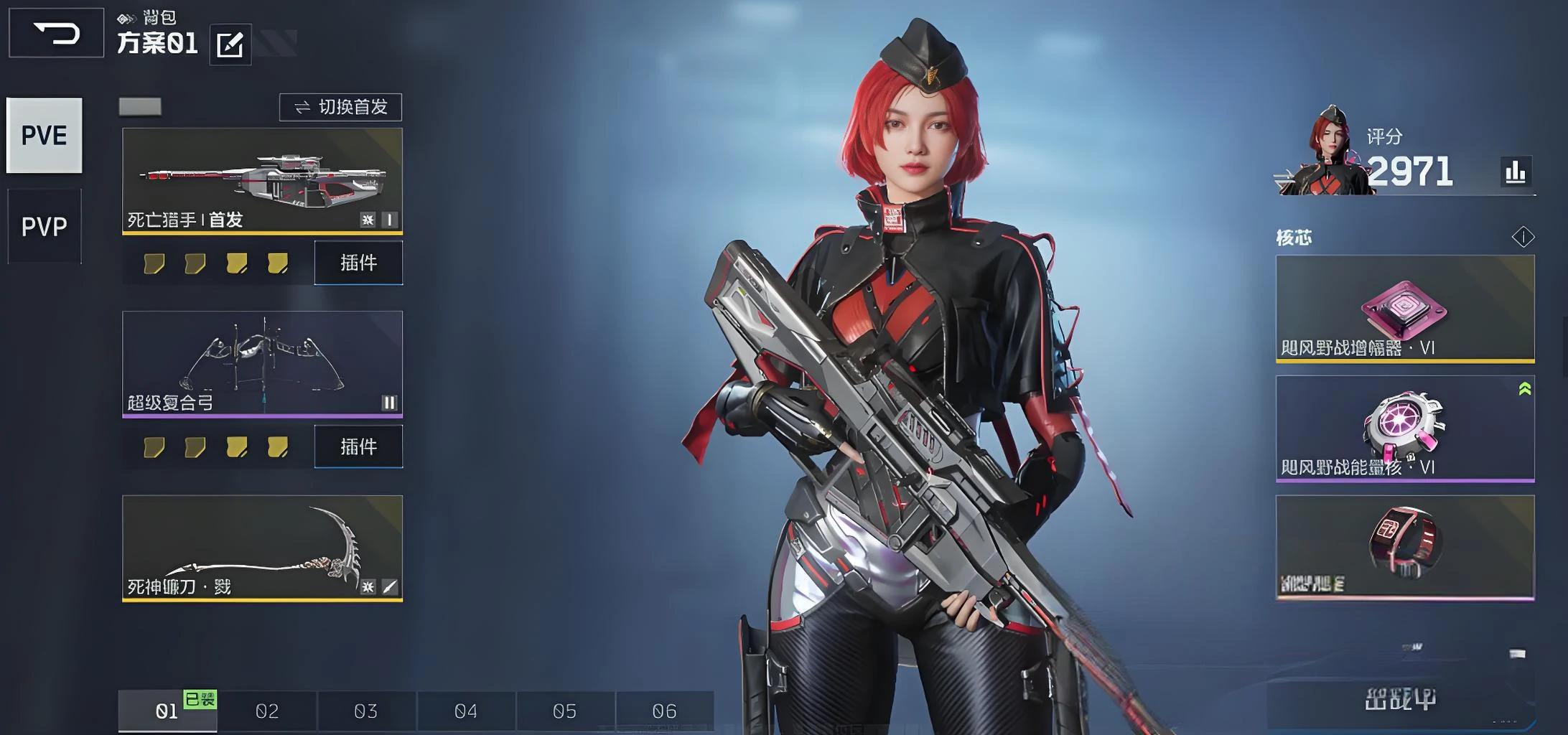Click the 切换首发 swap primary button
The width and height of the screenshot is (1568, 735).
click(340, 108)
